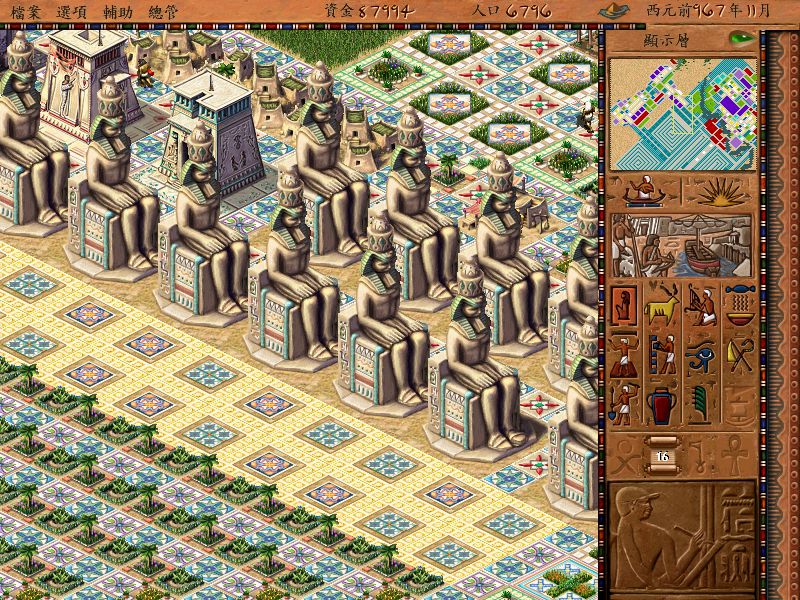Open the messages scroll showing 16
This screenshot has height=600, width=800.
pyautogui.click(x=662, y=455)
